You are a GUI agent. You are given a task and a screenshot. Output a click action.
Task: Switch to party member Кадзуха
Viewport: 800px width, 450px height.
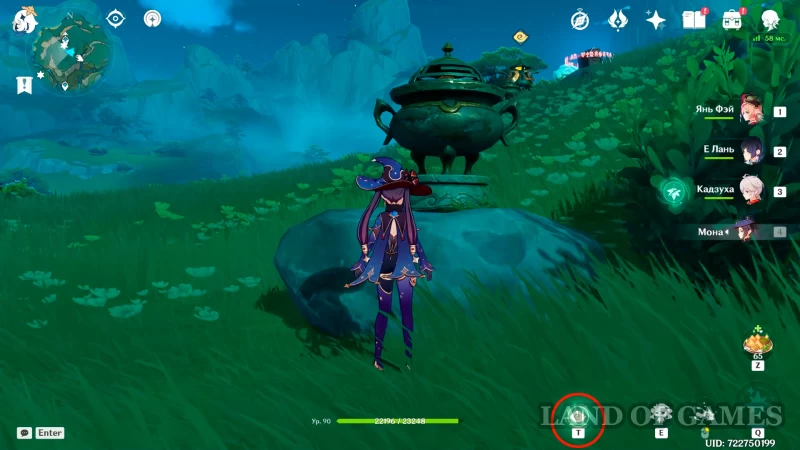click(x=750, y=190)
